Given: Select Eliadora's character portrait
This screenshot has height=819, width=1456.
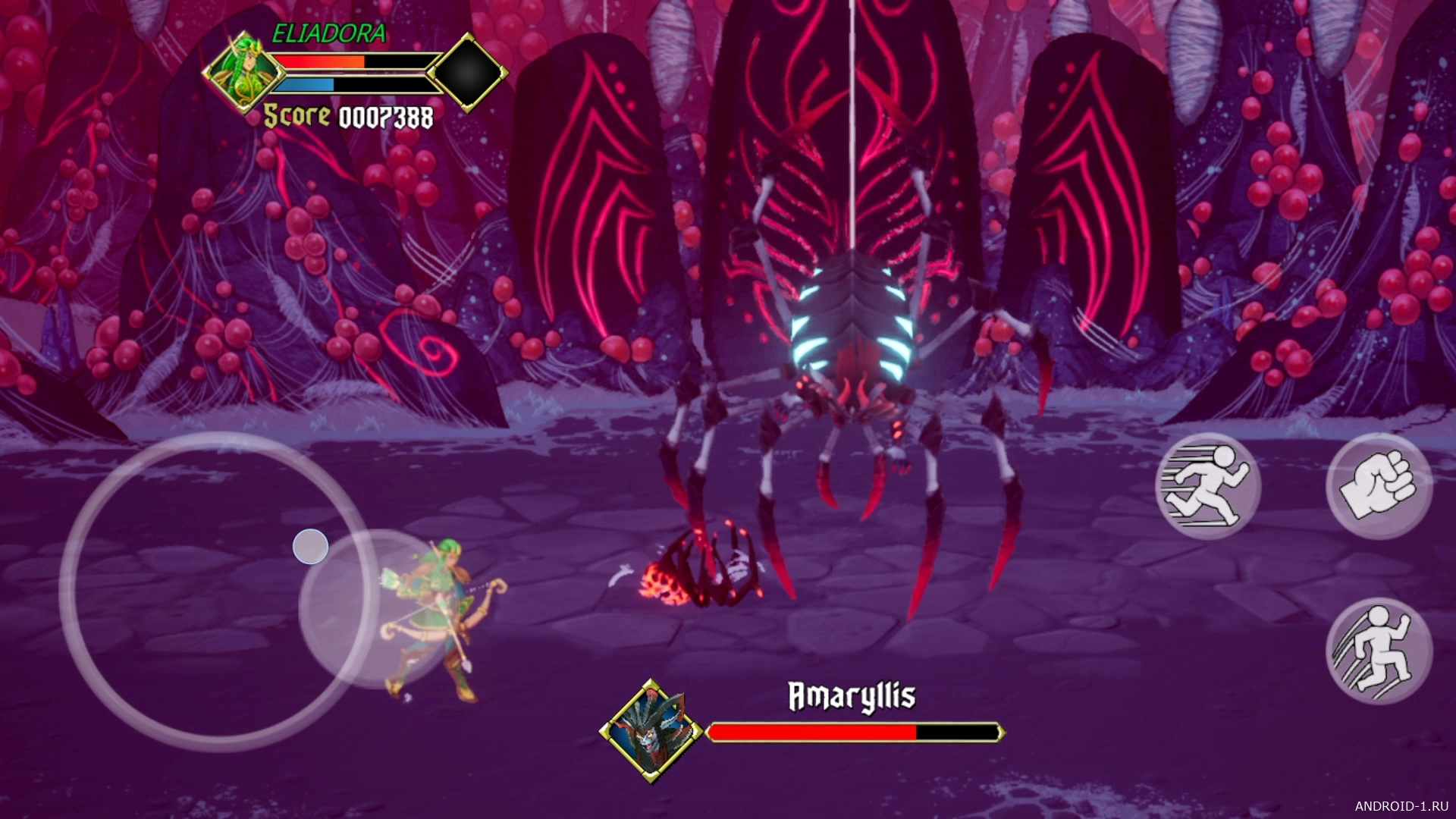Looking at the screenshot, I should point(243,74).
